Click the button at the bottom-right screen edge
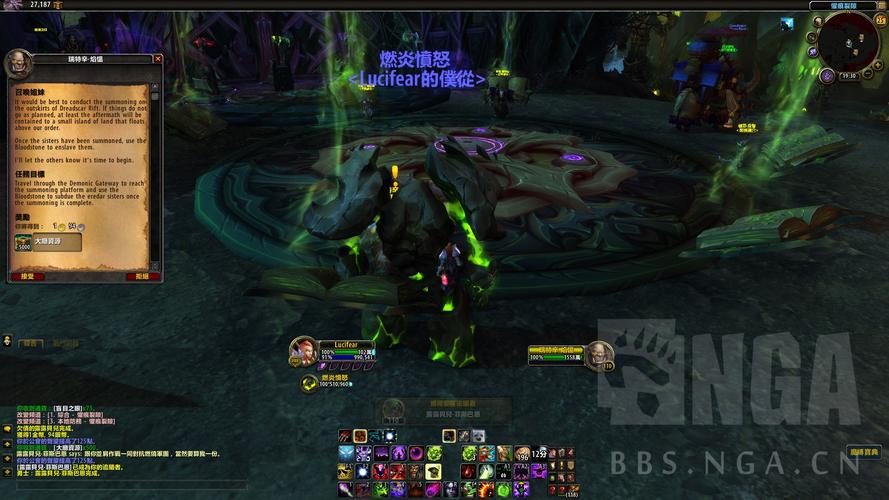Viewport: 889px width, 500px height. (865, 453)
